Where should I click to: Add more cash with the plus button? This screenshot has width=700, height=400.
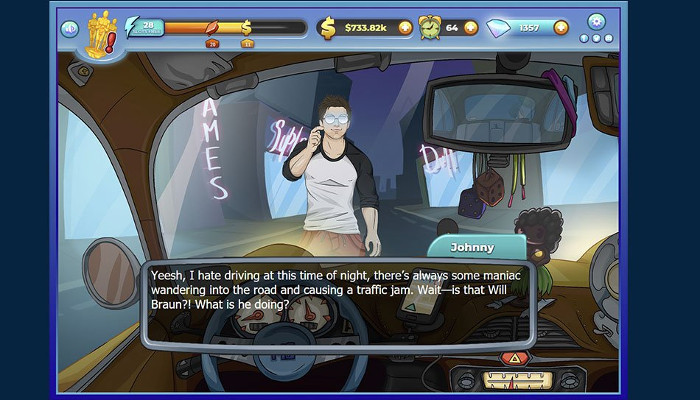(405, 28)
